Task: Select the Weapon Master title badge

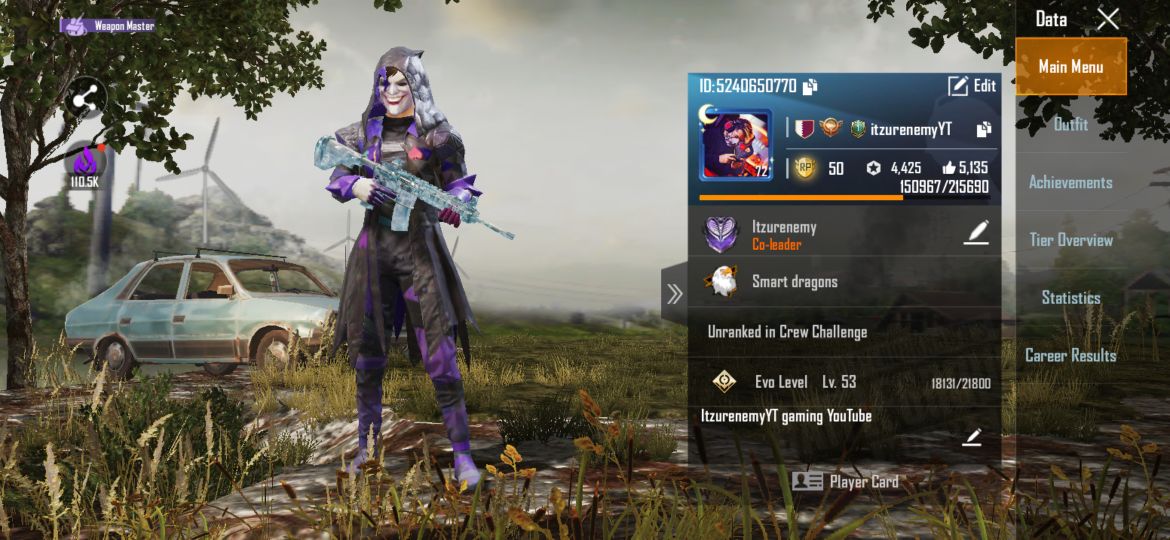Action: (108, 26)
